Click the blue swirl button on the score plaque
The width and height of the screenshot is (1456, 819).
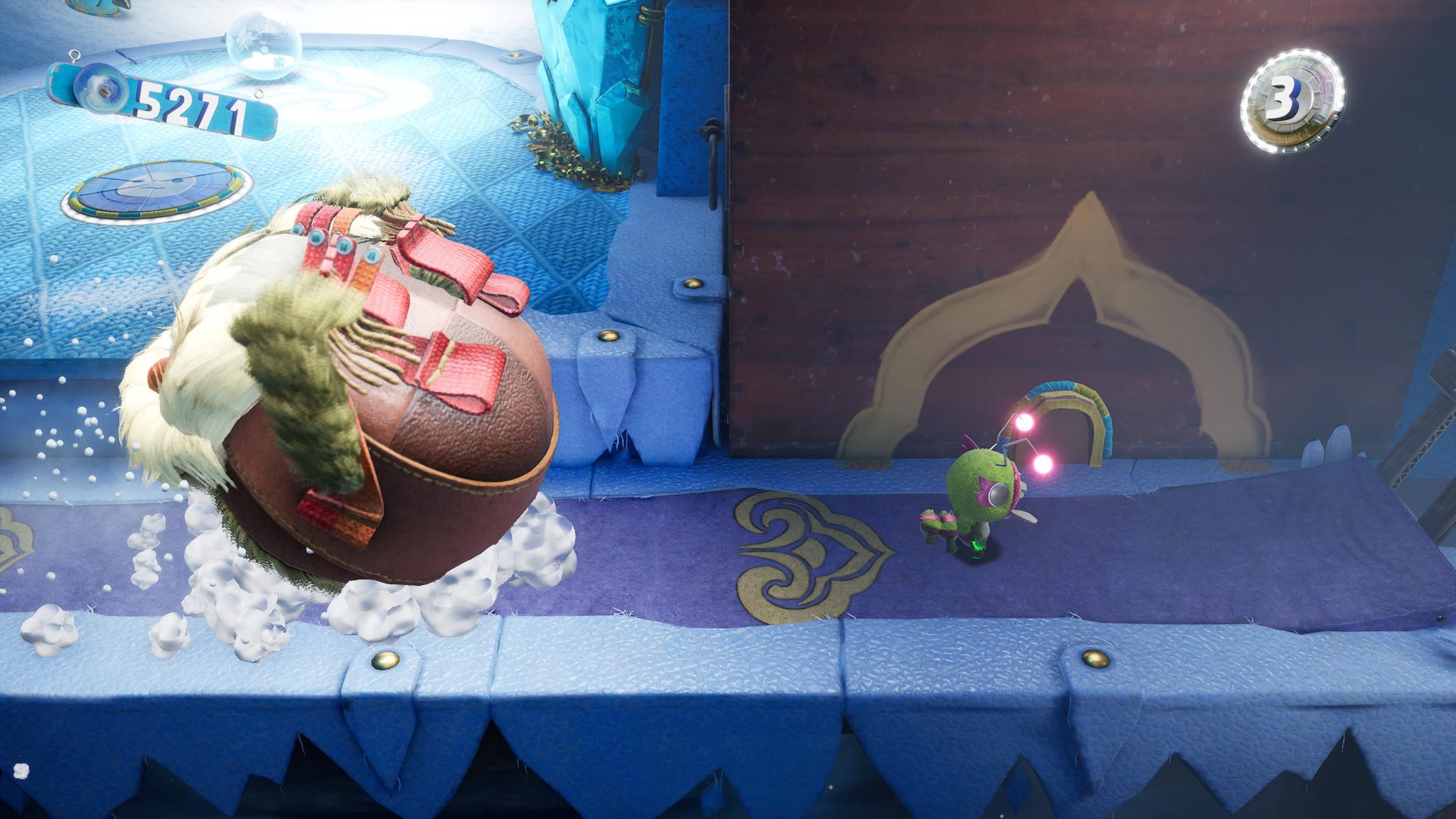pyautogui.click(x=100, y=91)
